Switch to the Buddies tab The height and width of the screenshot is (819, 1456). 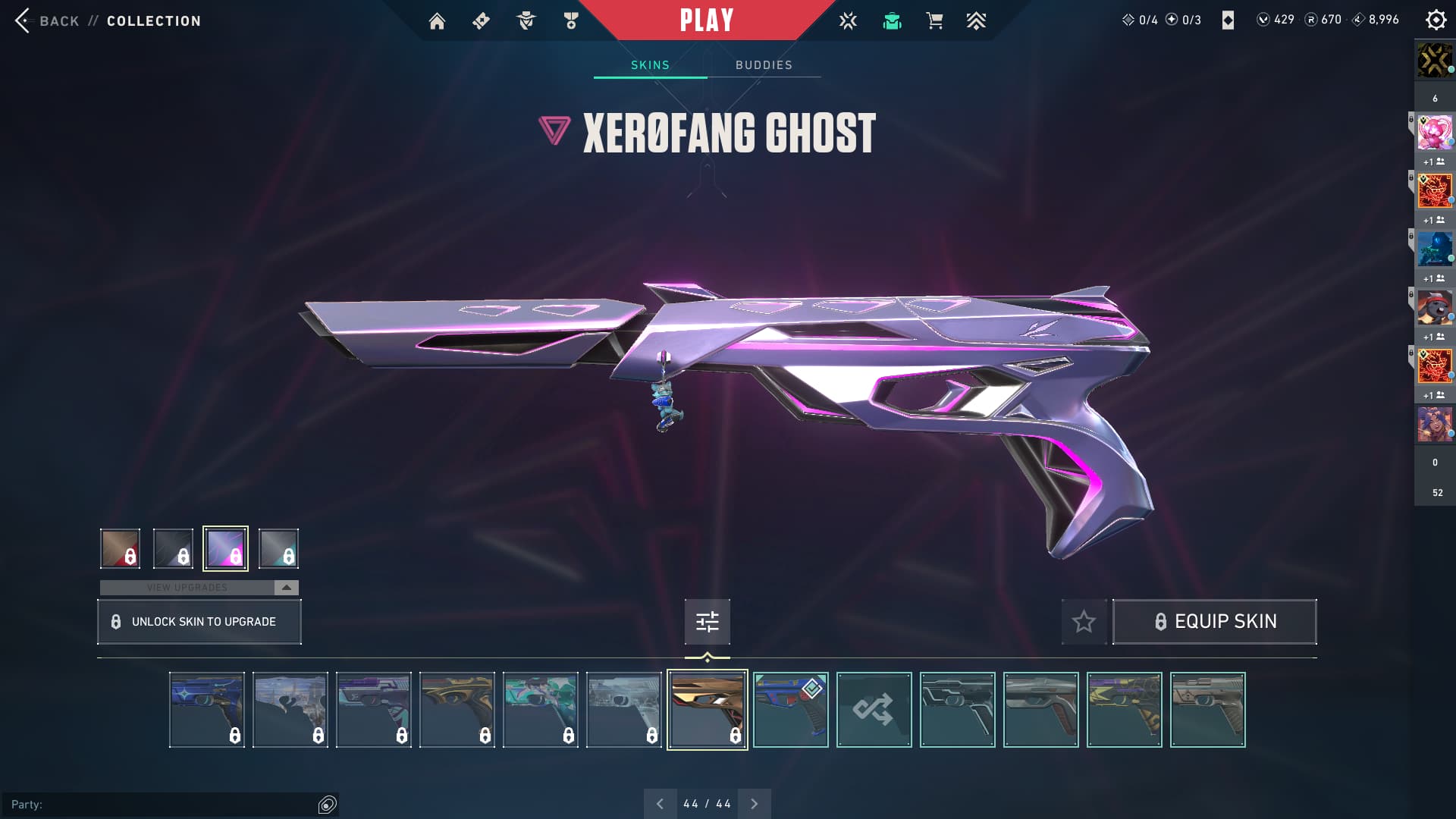[x=764, y=65]
